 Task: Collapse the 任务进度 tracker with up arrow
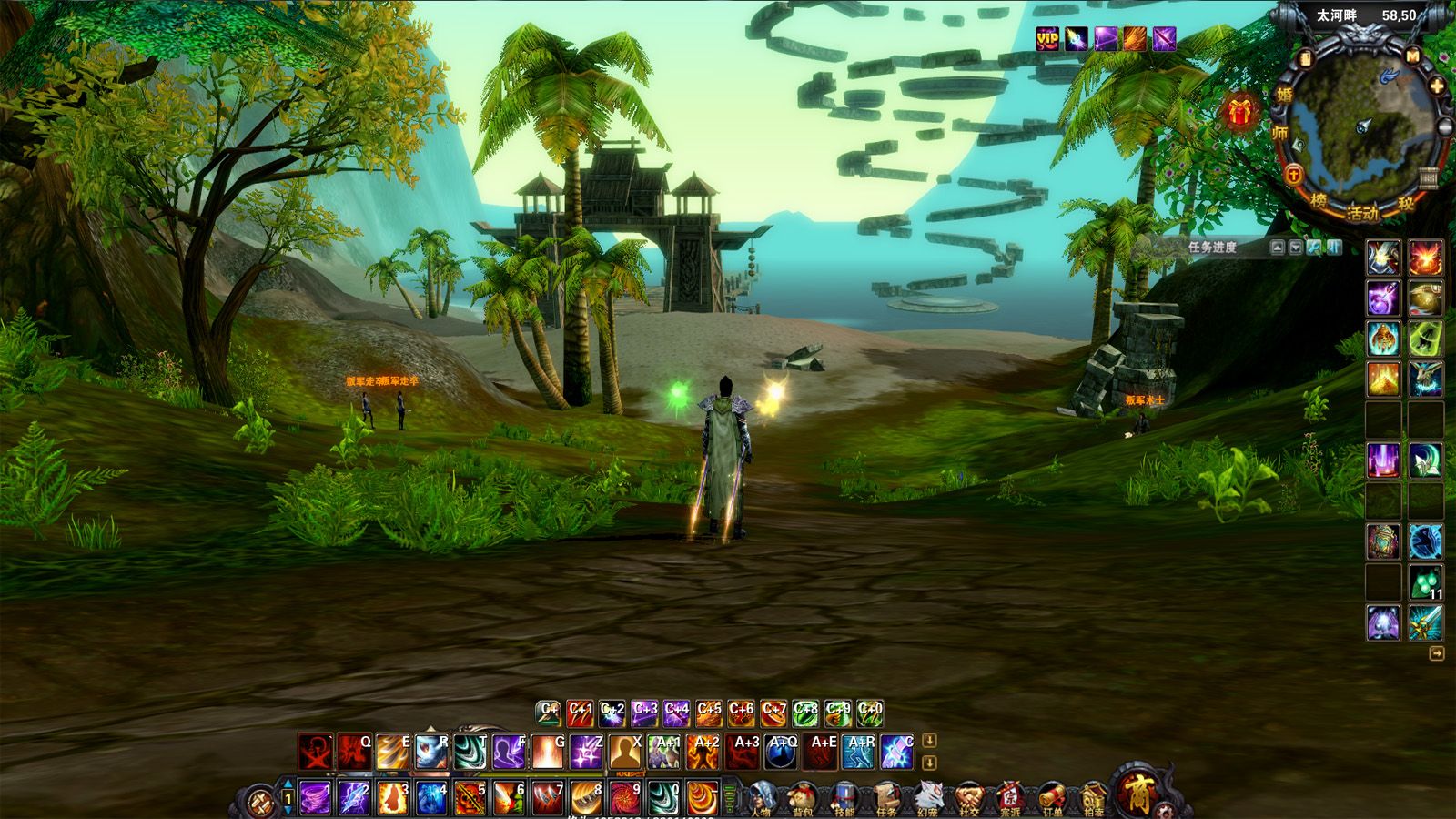pyautogui.click(x=1277, y=248)
